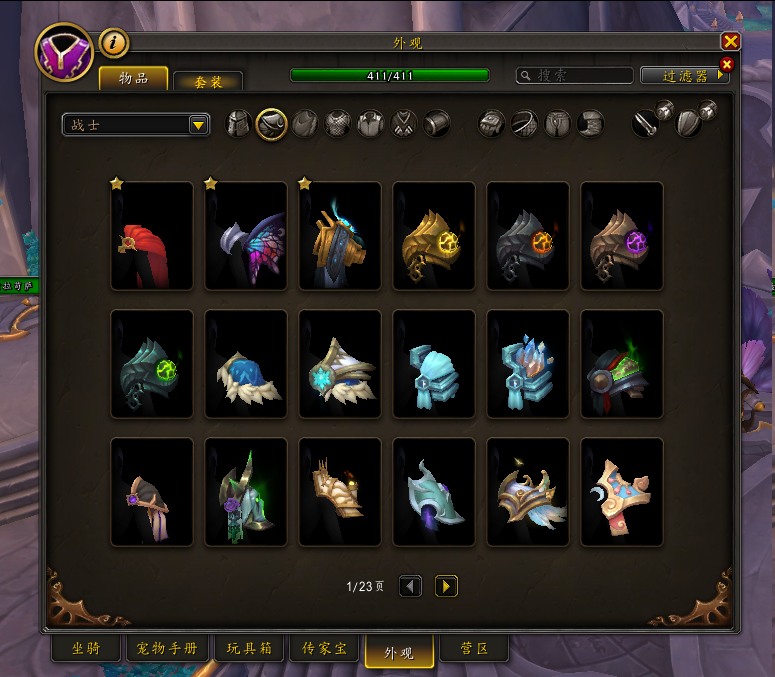Select the gold shoulder with yellow rune
The width and height of the screenshot is (775, 677).
(433, 236)
